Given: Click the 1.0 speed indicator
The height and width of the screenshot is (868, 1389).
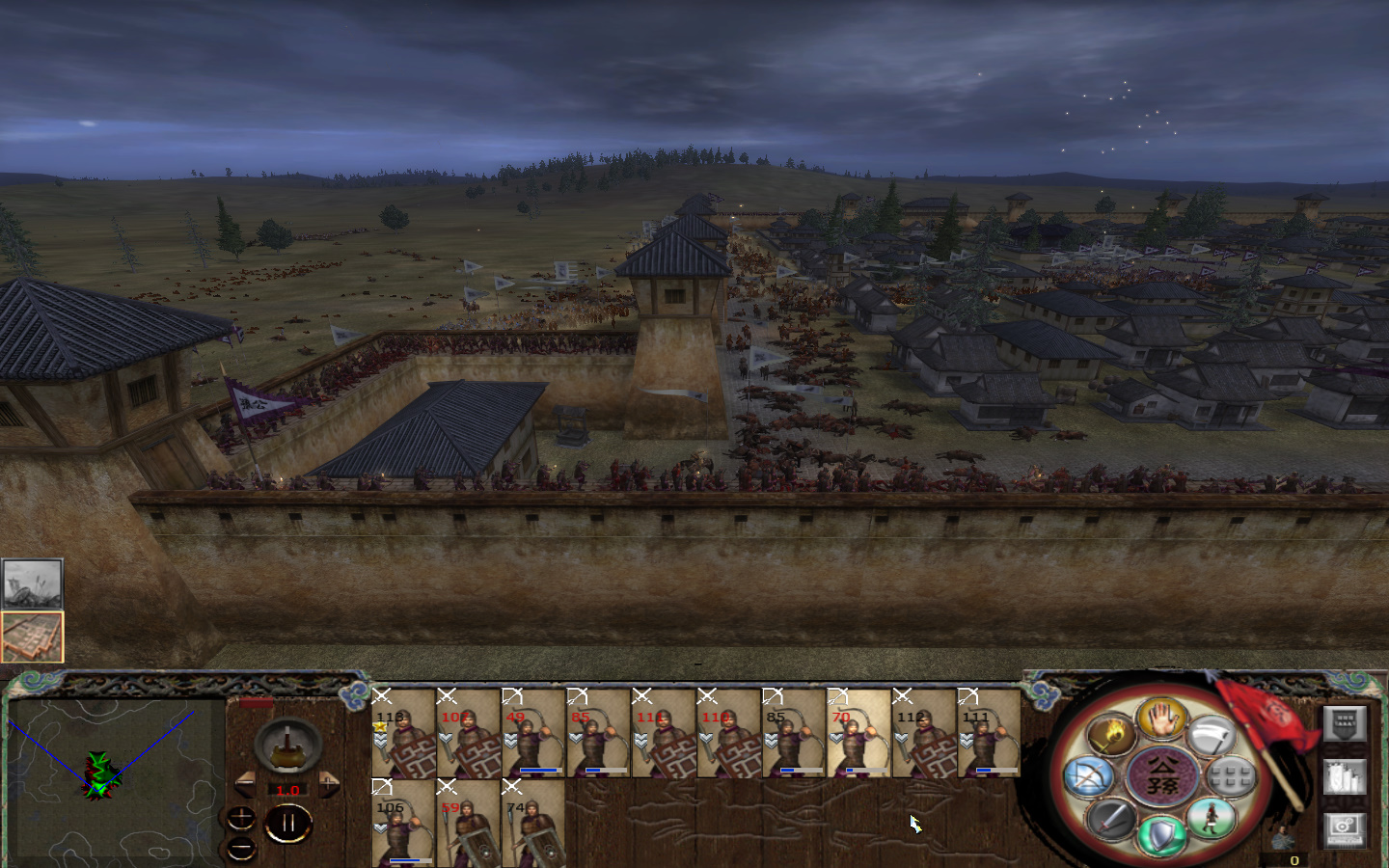Looking at the screenshot, I should coord(287,789).
